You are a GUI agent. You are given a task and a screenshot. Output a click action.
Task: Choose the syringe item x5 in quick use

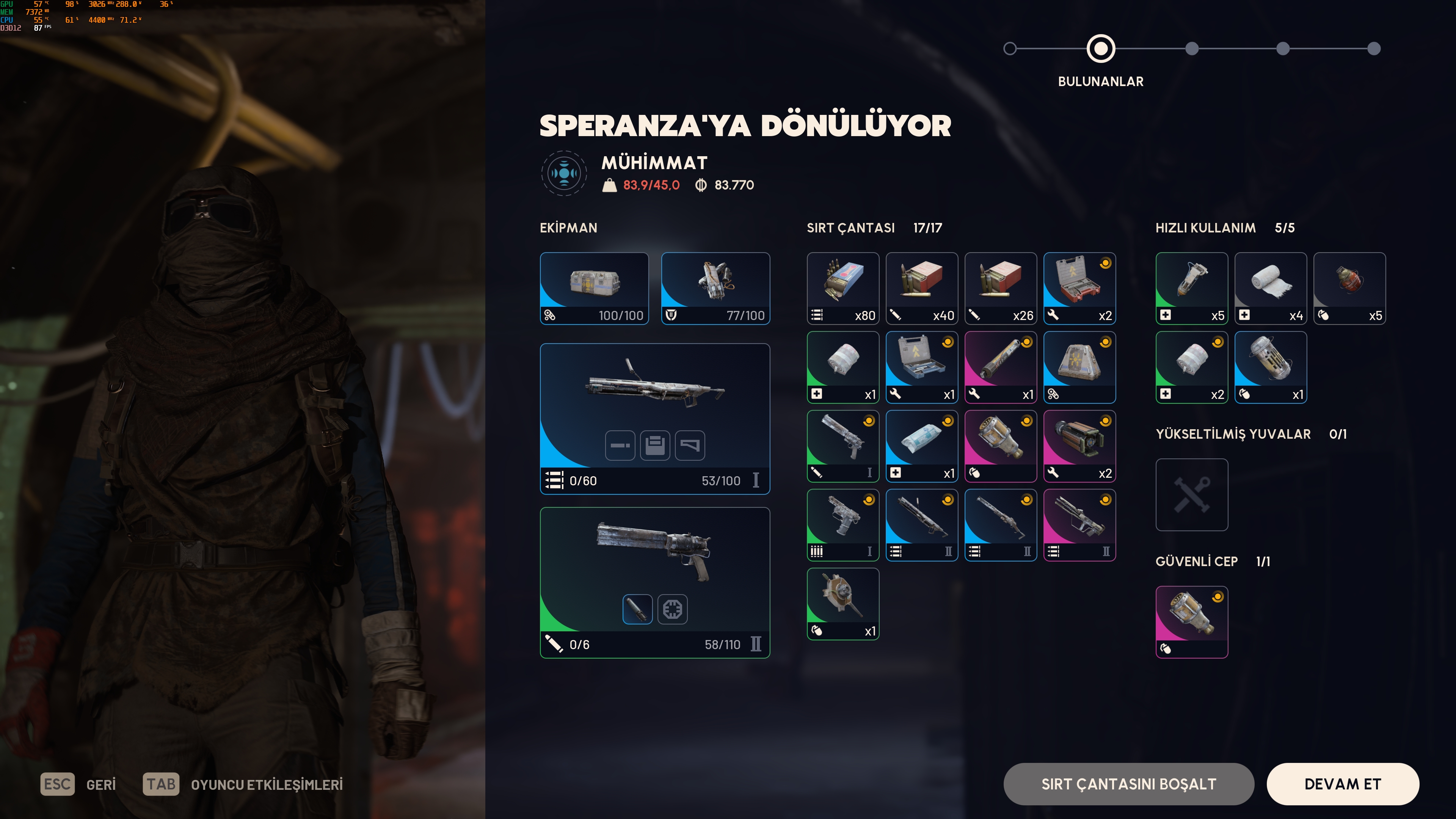[x=1191, y=288]
